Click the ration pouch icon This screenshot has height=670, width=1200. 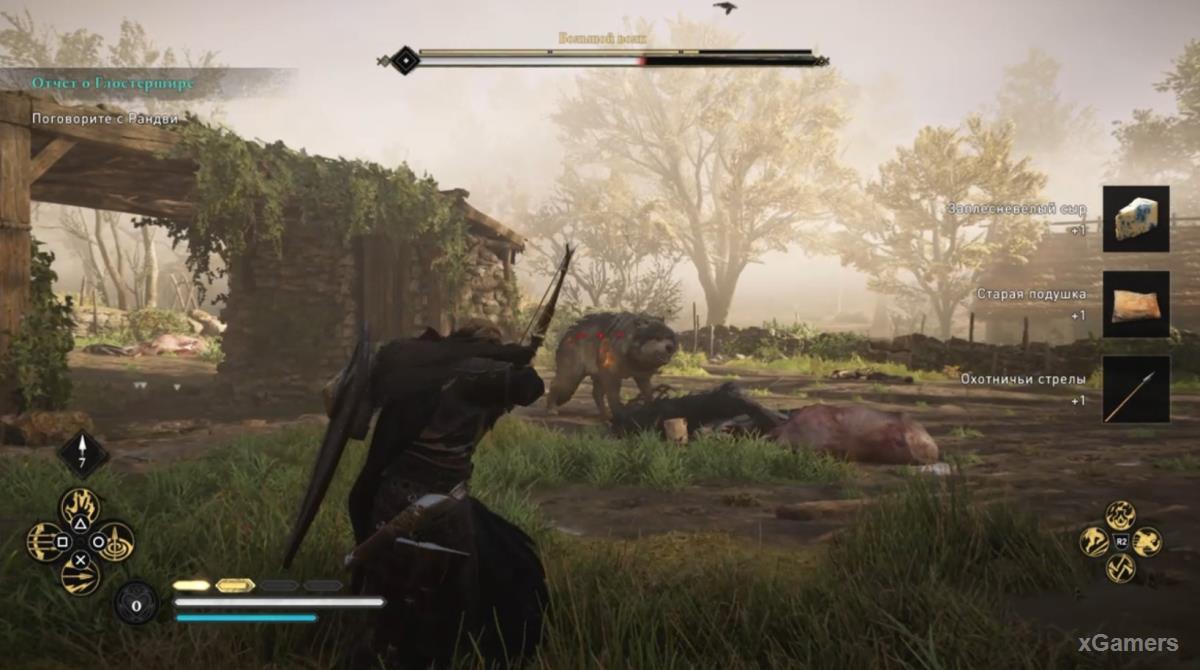coord(135,603)
